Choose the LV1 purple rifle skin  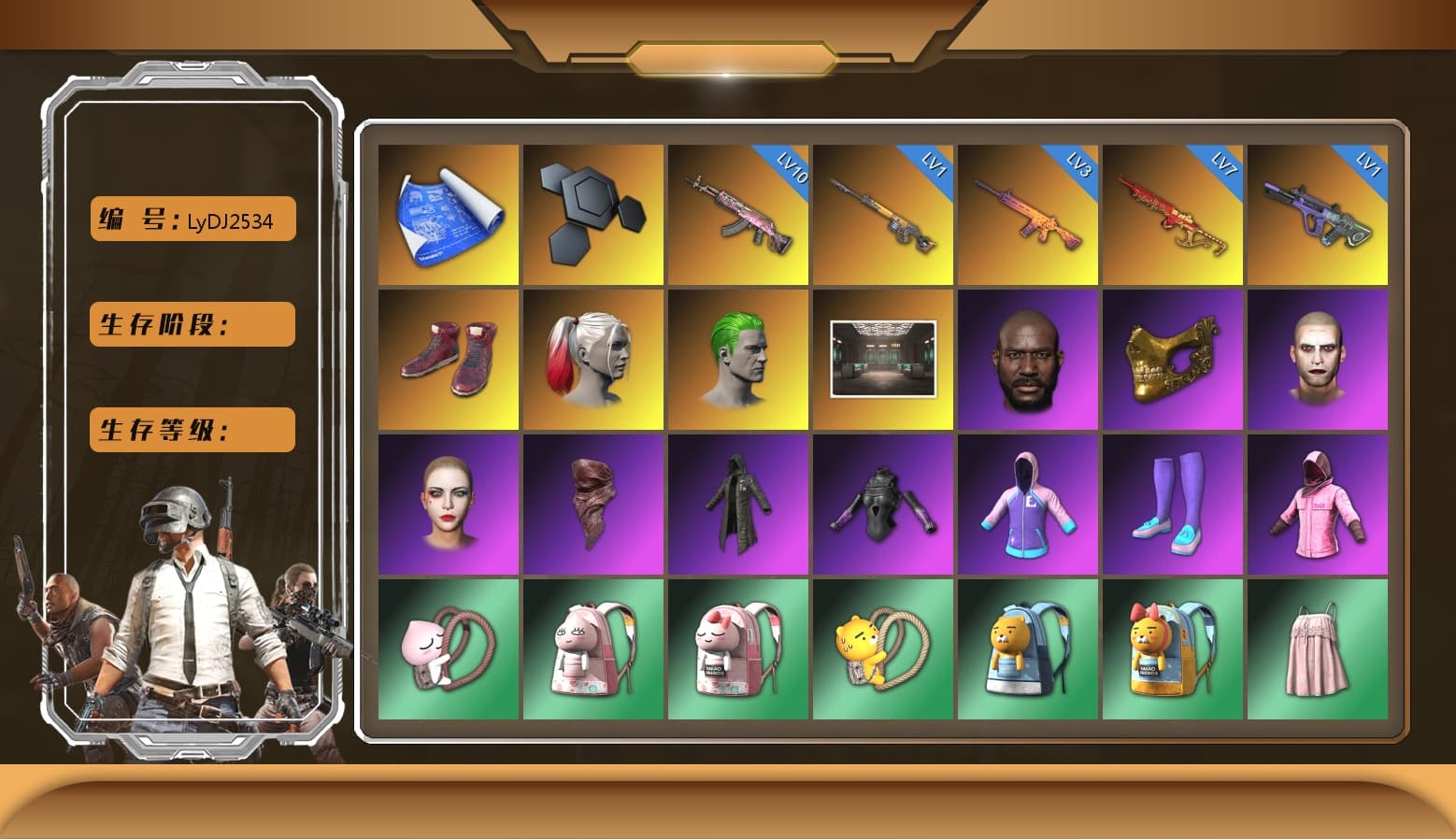pyautogui.click(x=1319, y=215)
